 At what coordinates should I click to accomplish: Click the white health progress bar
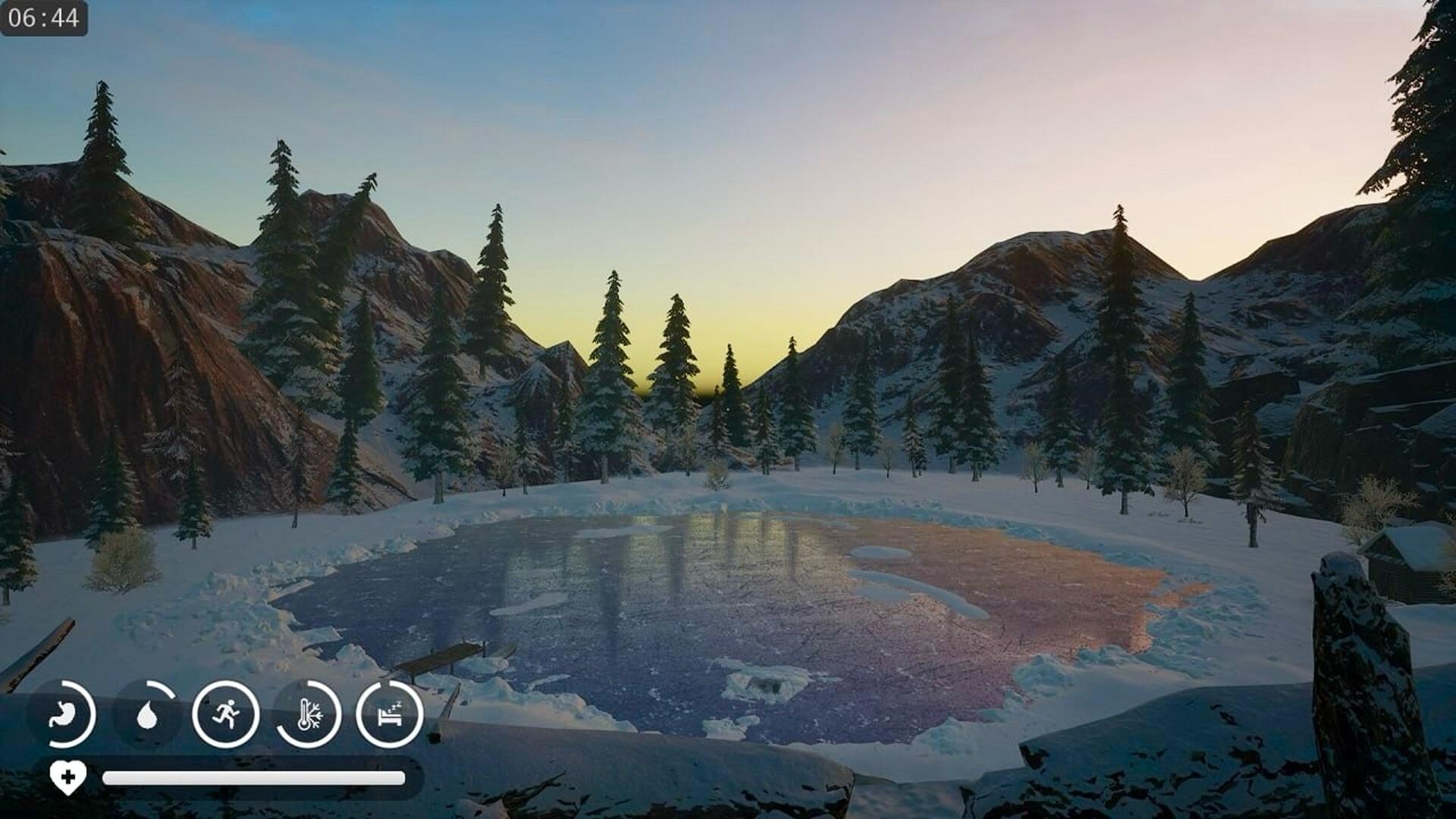[254, 777]
